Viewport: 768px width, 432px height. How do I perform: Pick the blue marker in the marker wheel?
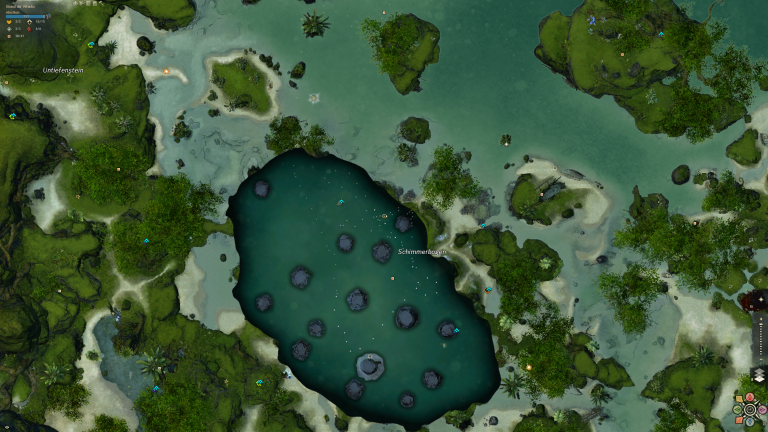(x=750, y=421)
